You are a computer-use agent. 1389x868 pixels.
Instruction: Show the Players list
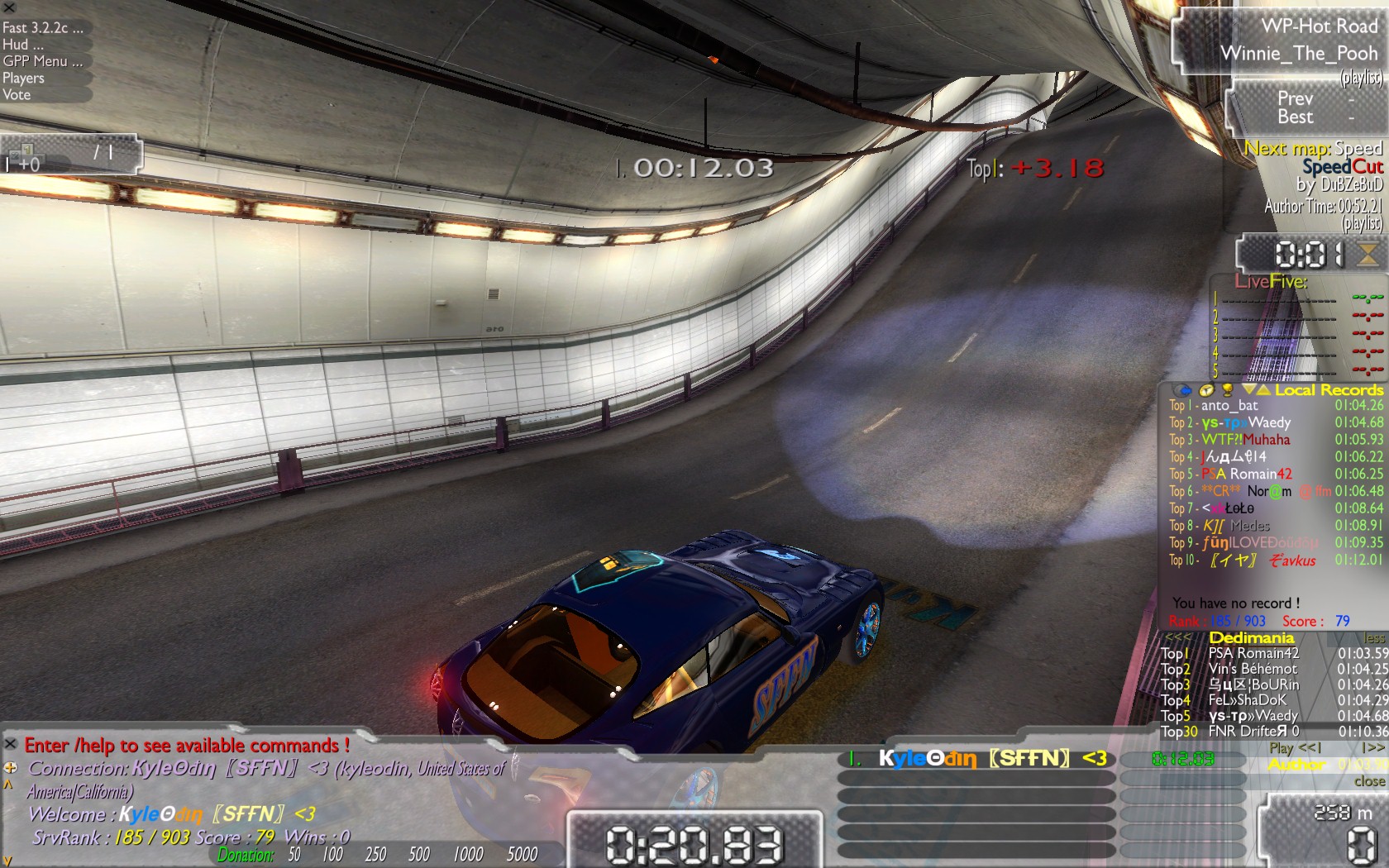point(23,79)
